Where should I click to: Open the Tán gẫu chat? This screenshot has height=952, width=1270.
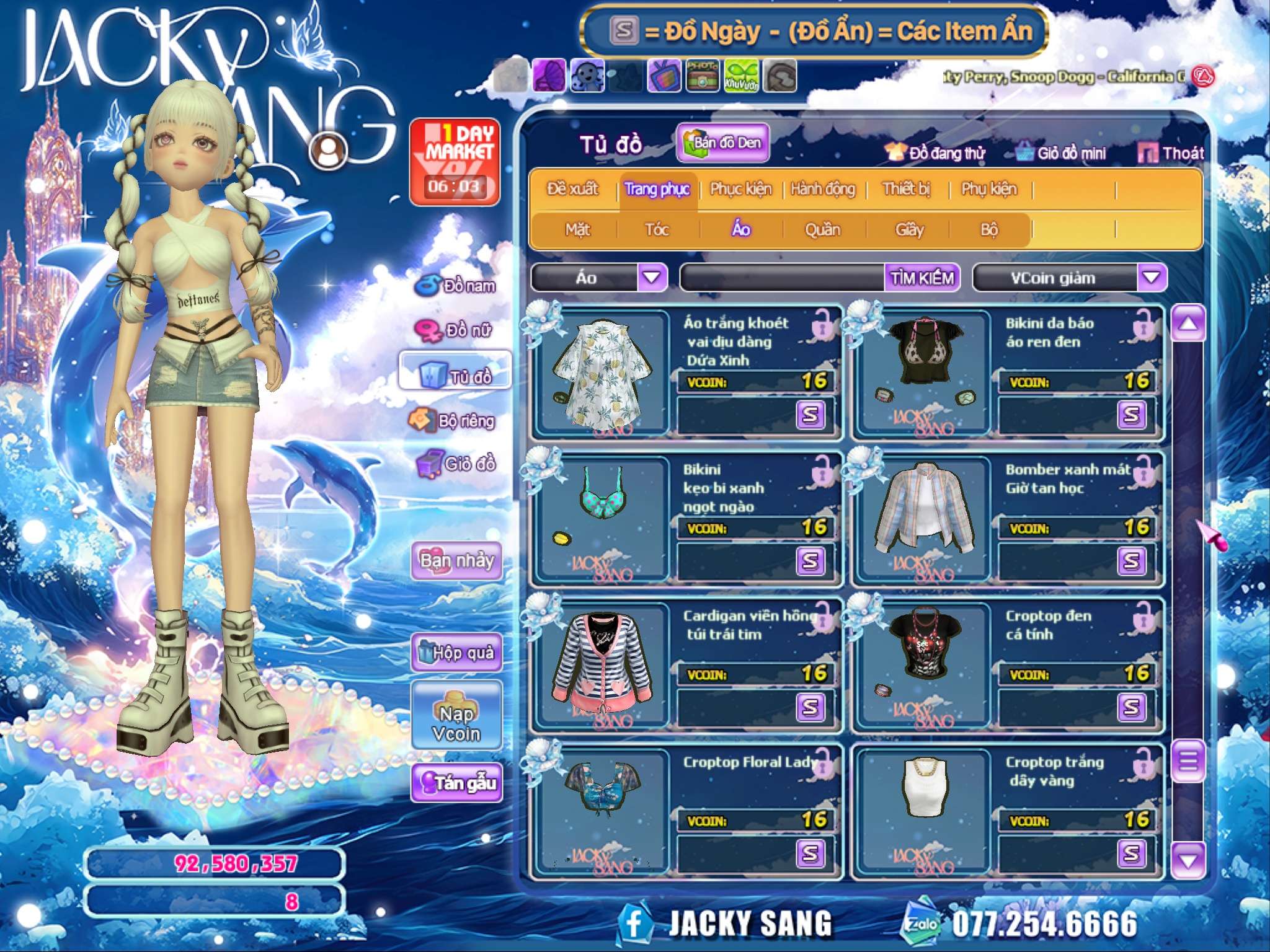click(456, 783)
